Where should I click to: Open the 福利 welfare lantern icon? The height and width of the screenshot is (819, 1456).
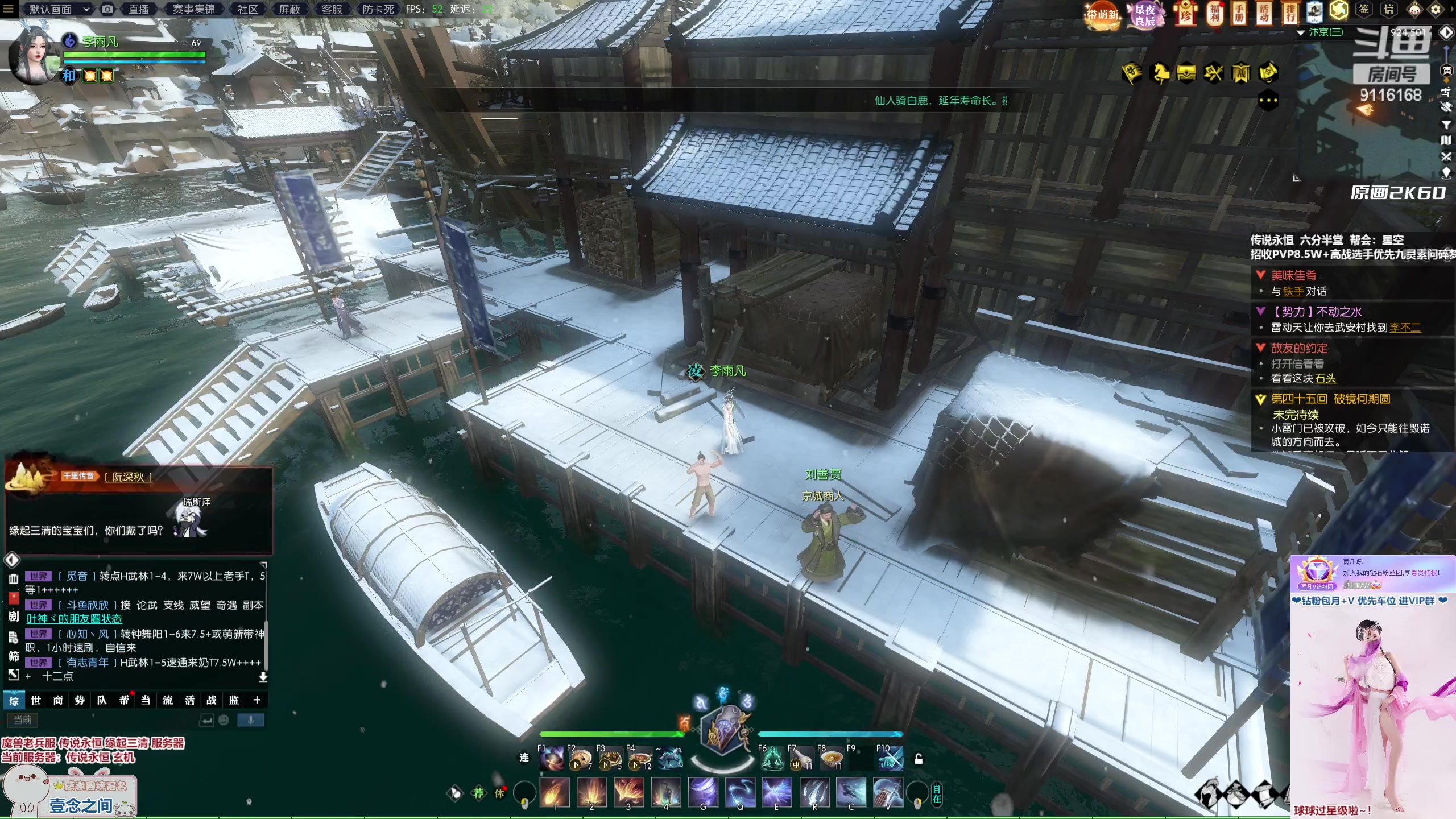pyautogui.click(x=1214, y=13)
